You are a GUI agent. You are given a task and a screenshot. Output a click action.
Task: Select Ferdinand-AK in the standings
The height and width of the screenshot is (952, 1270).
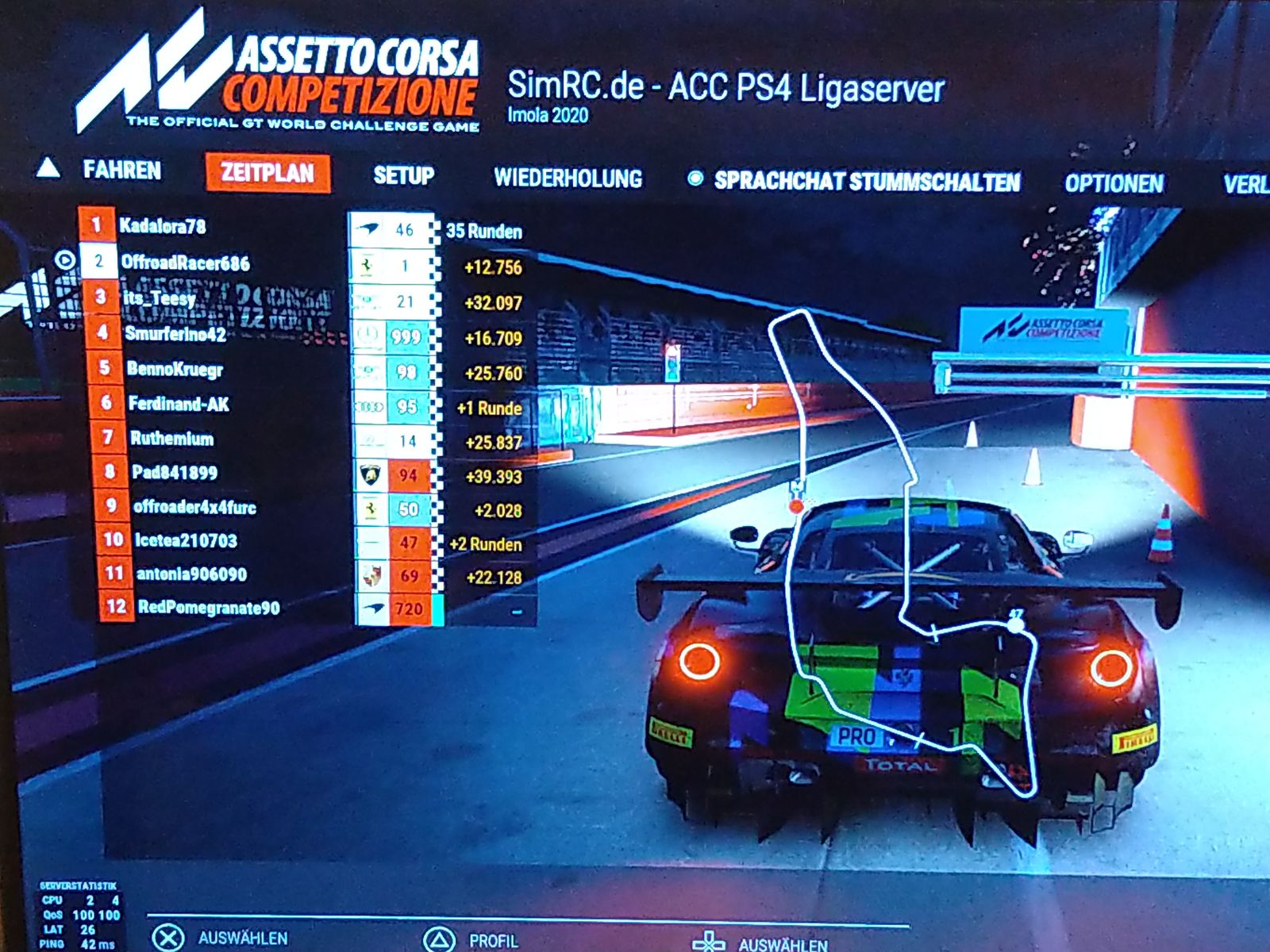[179, 405]
